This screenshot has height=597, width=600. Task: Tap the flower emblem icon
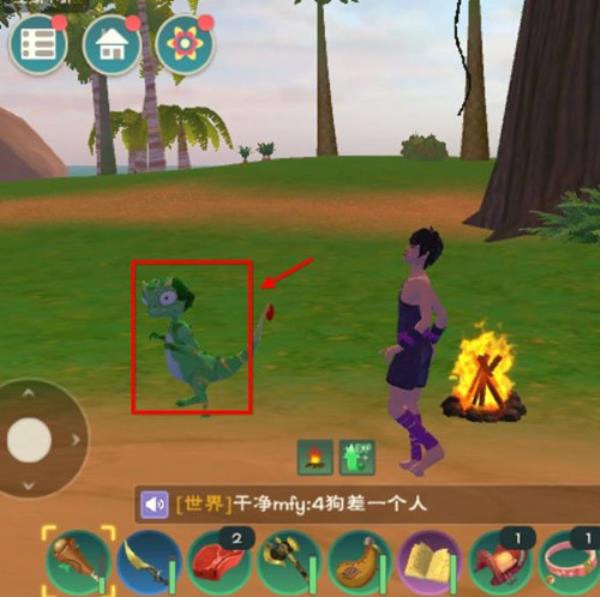185,45
